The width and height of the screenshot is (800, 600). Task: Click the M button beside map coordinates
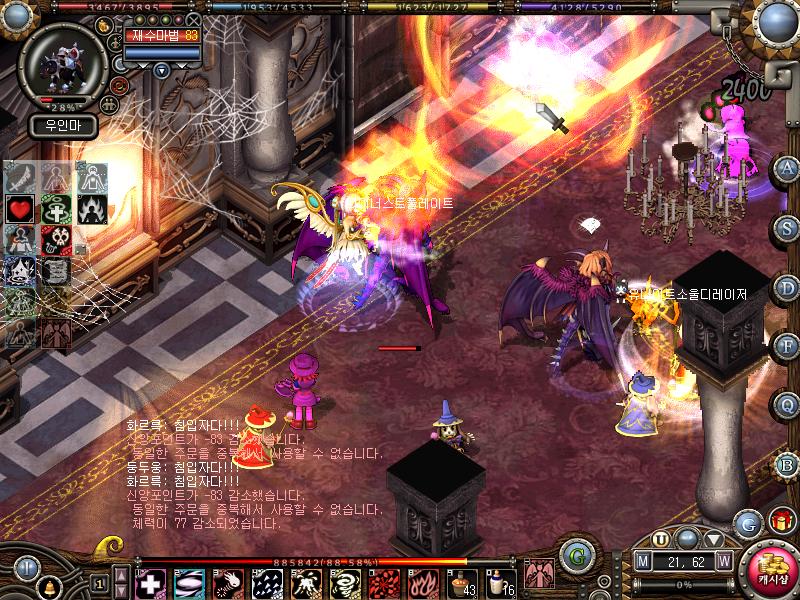[x=644, y=560]
